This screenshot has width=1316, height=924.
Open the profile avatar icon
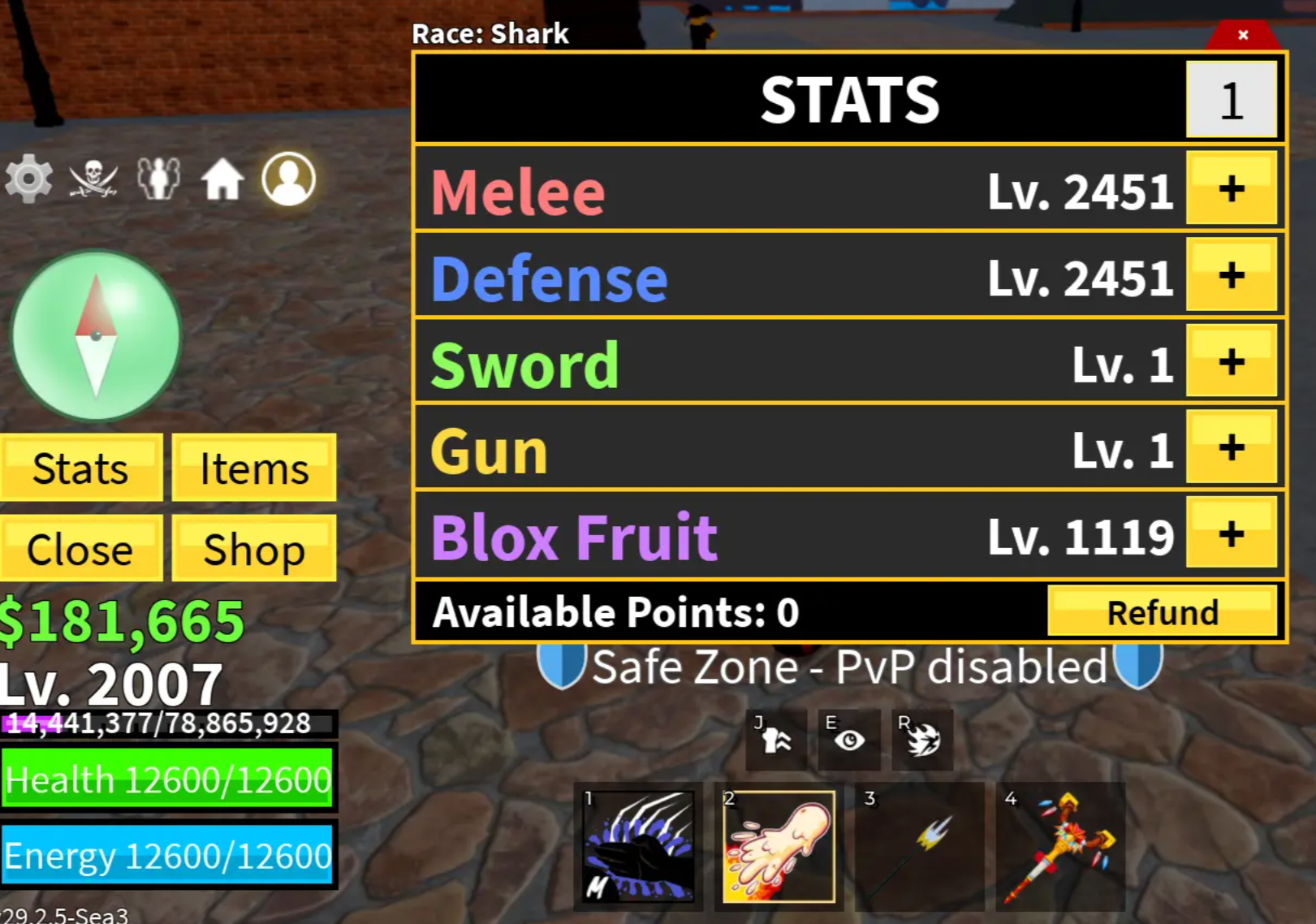[x=289, y=179]
